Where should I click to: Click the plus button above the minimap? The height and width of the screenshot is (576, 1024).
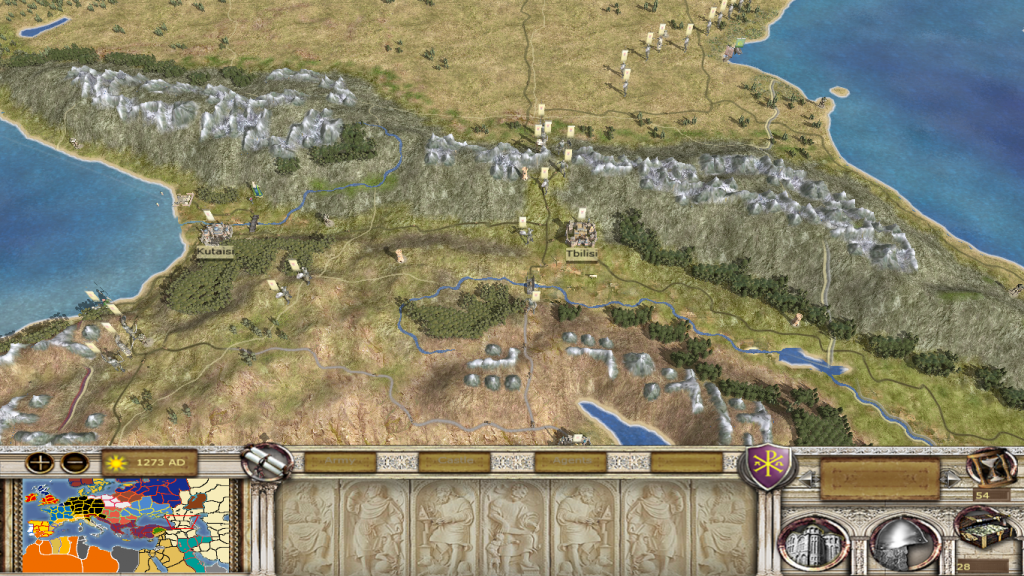click(40, 463)
